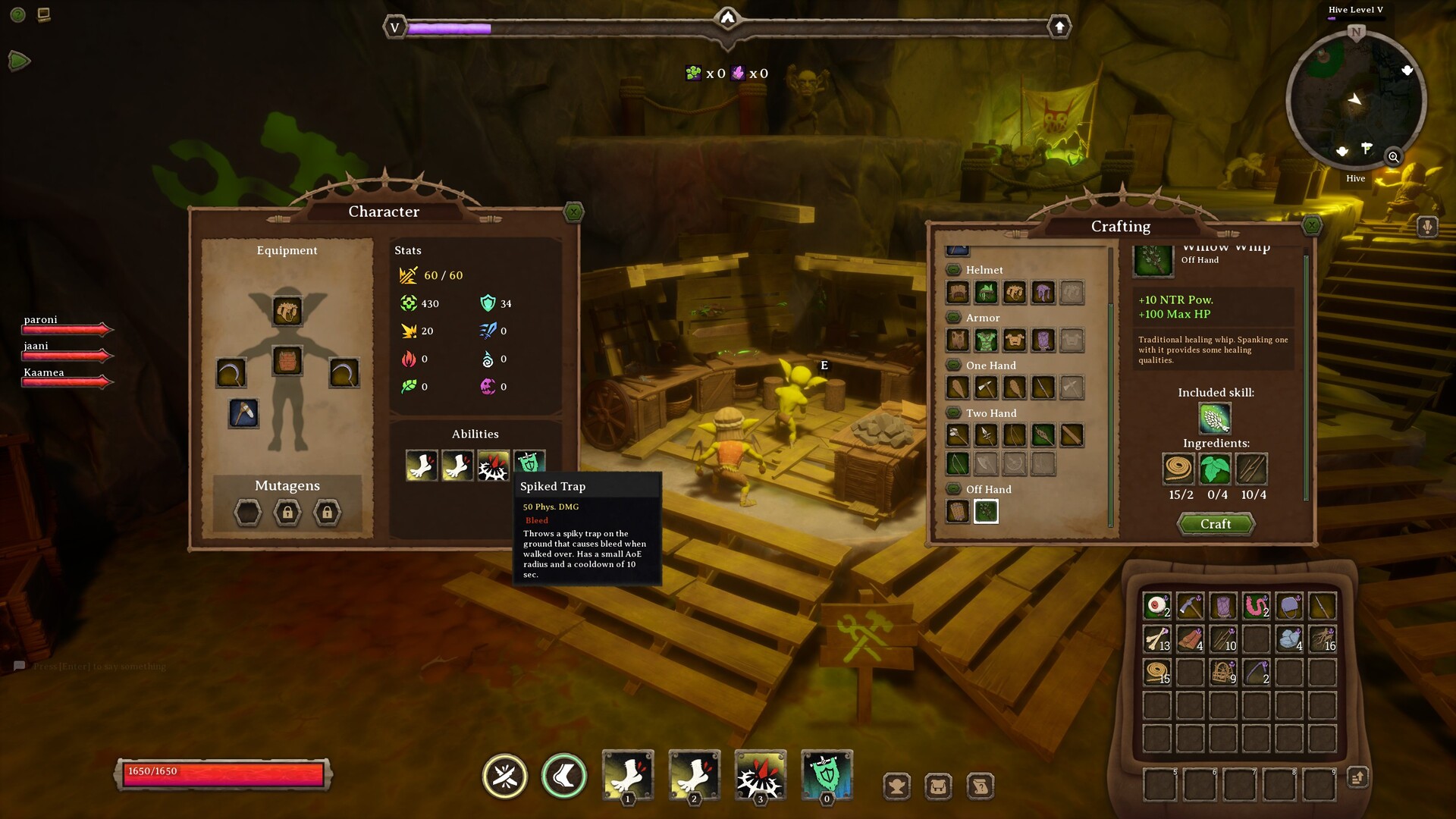Select the rope stack in inventory
Viewport: 1456px width, 819px height.
tap(1156, 672)
